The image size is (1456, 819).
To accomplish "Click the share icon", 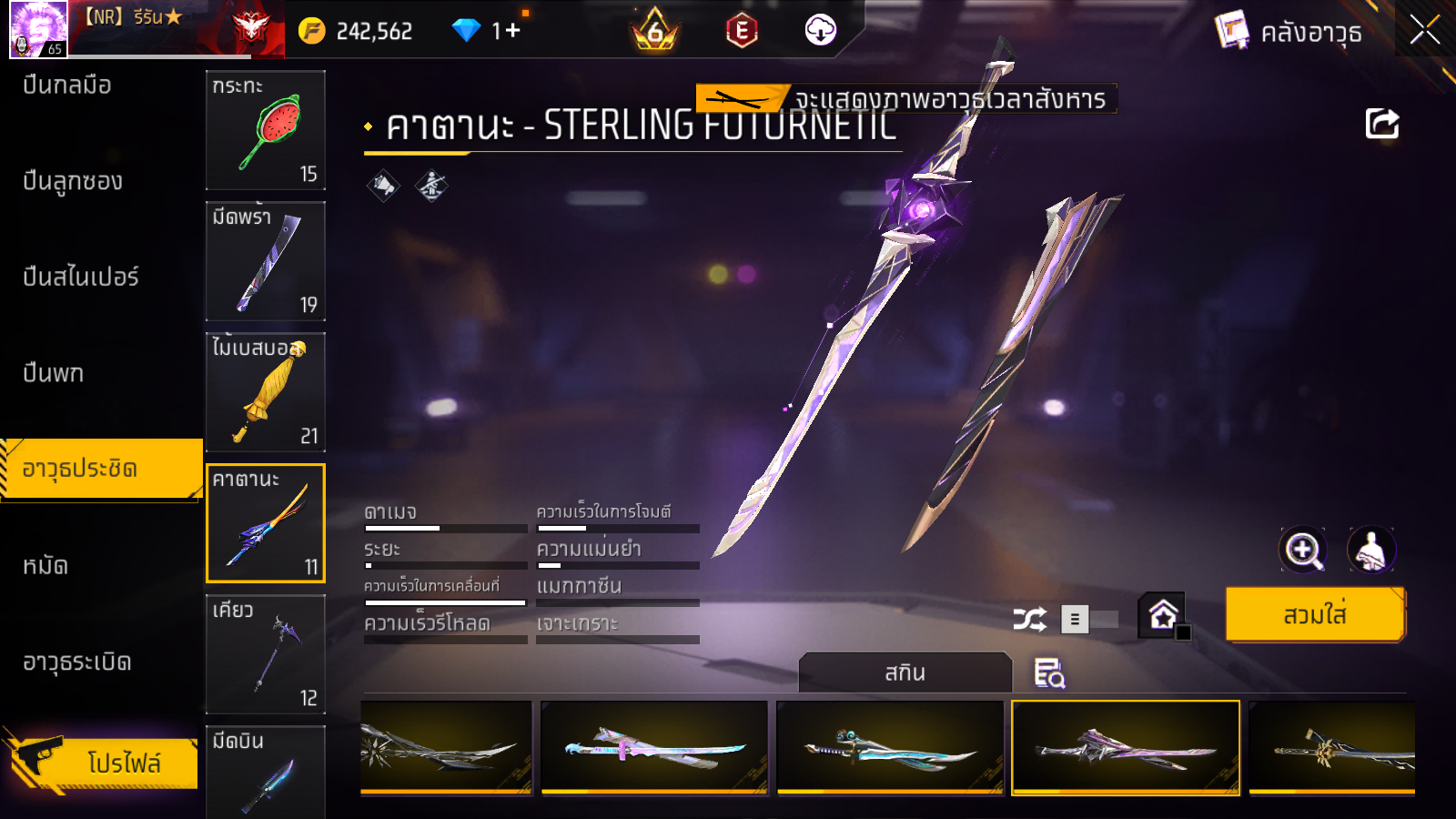I will coord(1381,124).
